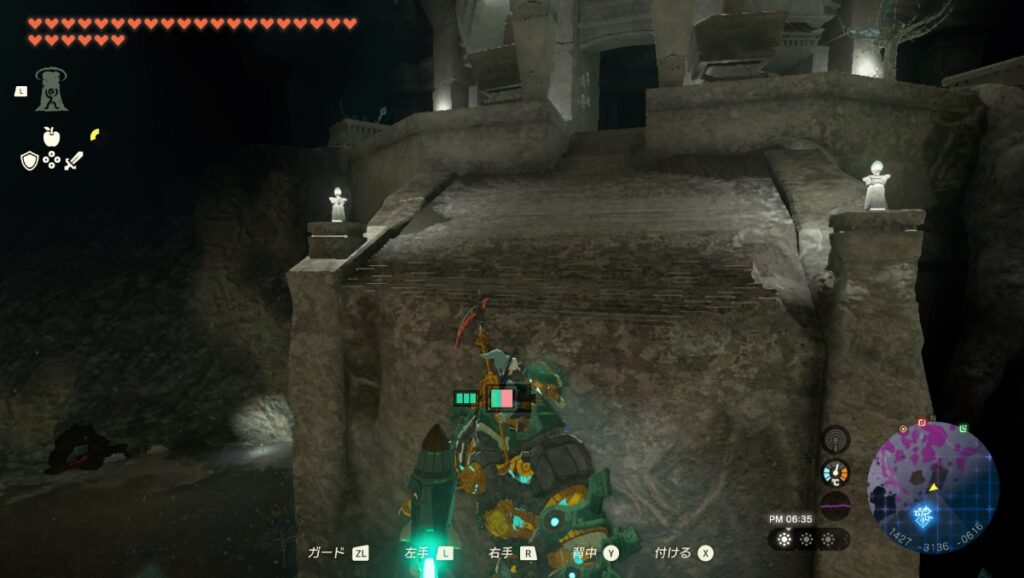
Task: Select the green marker on minimap edge
Action: (x=962, y=429)
